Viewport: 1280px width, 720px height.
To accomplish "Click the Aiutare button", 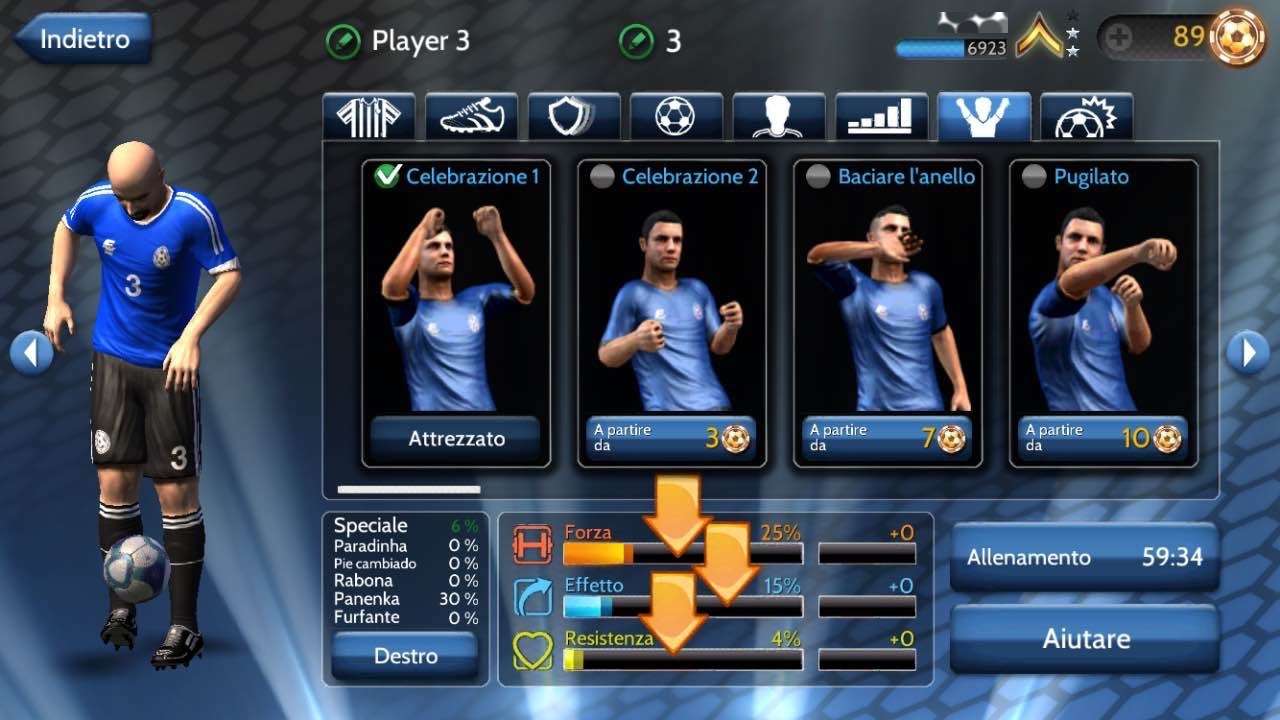I will [1084, 638].
